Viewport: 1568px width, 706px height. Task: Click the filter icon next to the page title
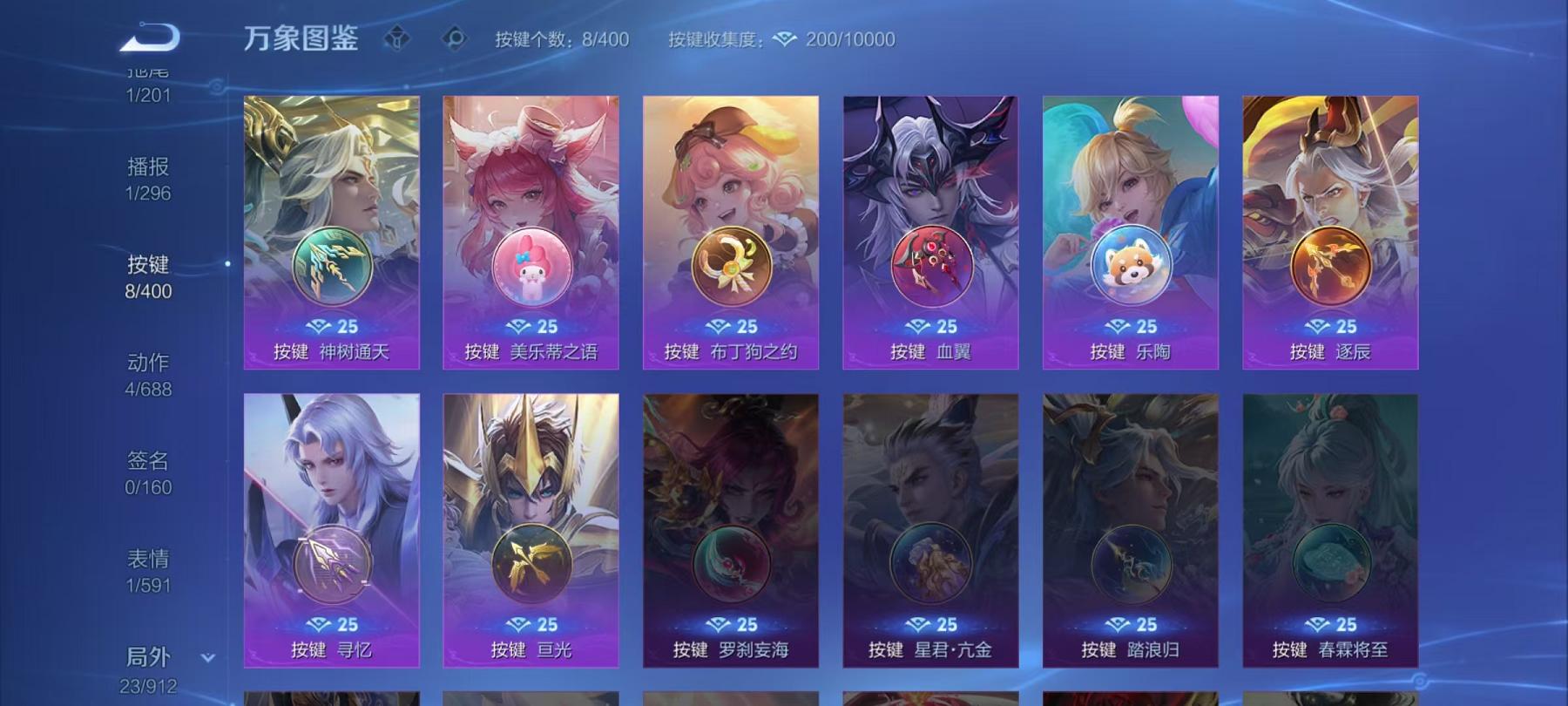(398, 37)
